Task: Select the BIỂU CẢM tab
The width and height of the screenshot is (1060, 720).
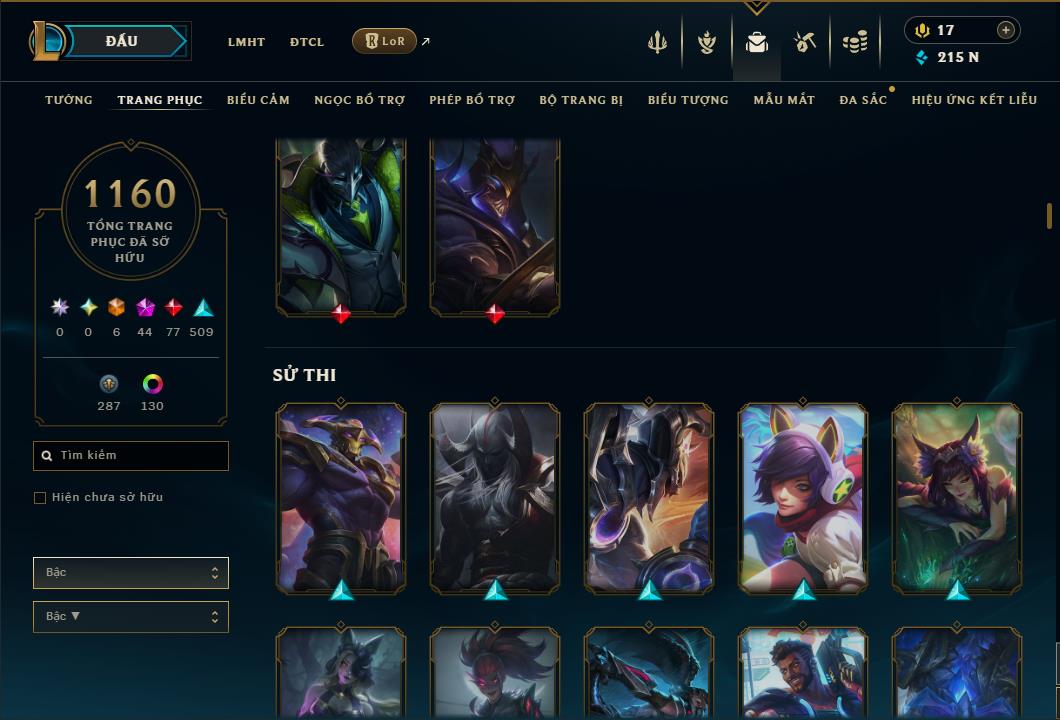Action: [258, 100]
